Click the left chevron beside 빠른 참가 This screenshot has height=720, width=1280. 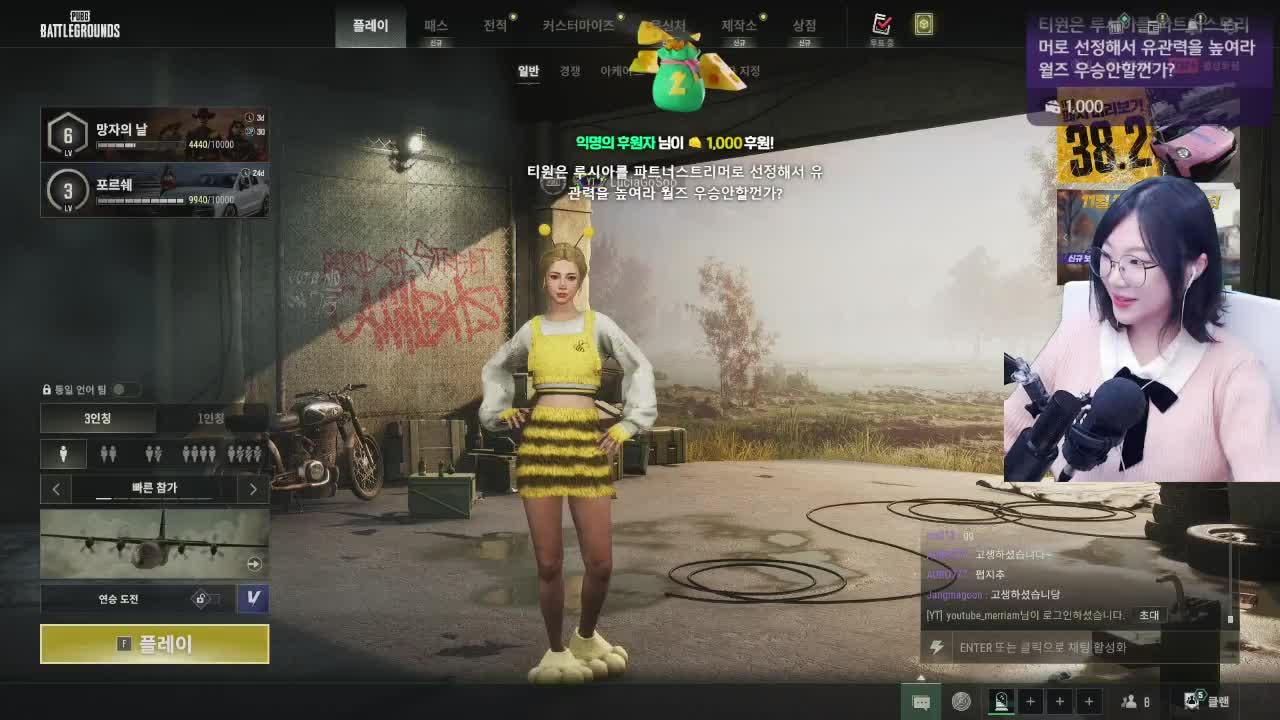pyautogui.click(x=57, y=489)
